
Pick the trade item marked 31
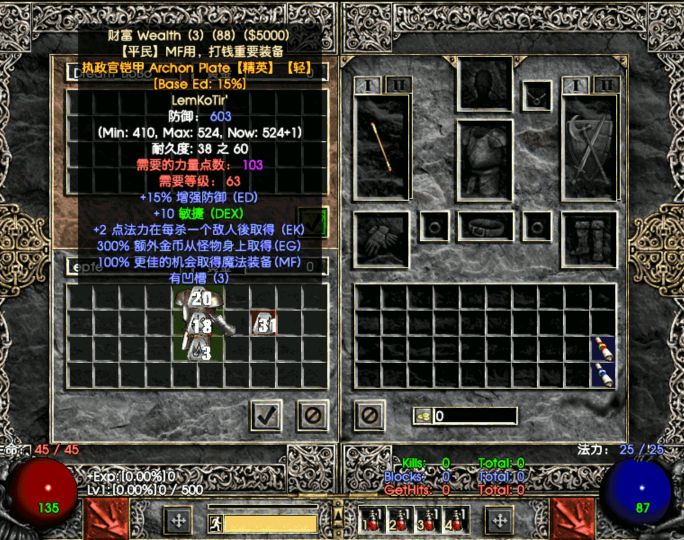265,324
